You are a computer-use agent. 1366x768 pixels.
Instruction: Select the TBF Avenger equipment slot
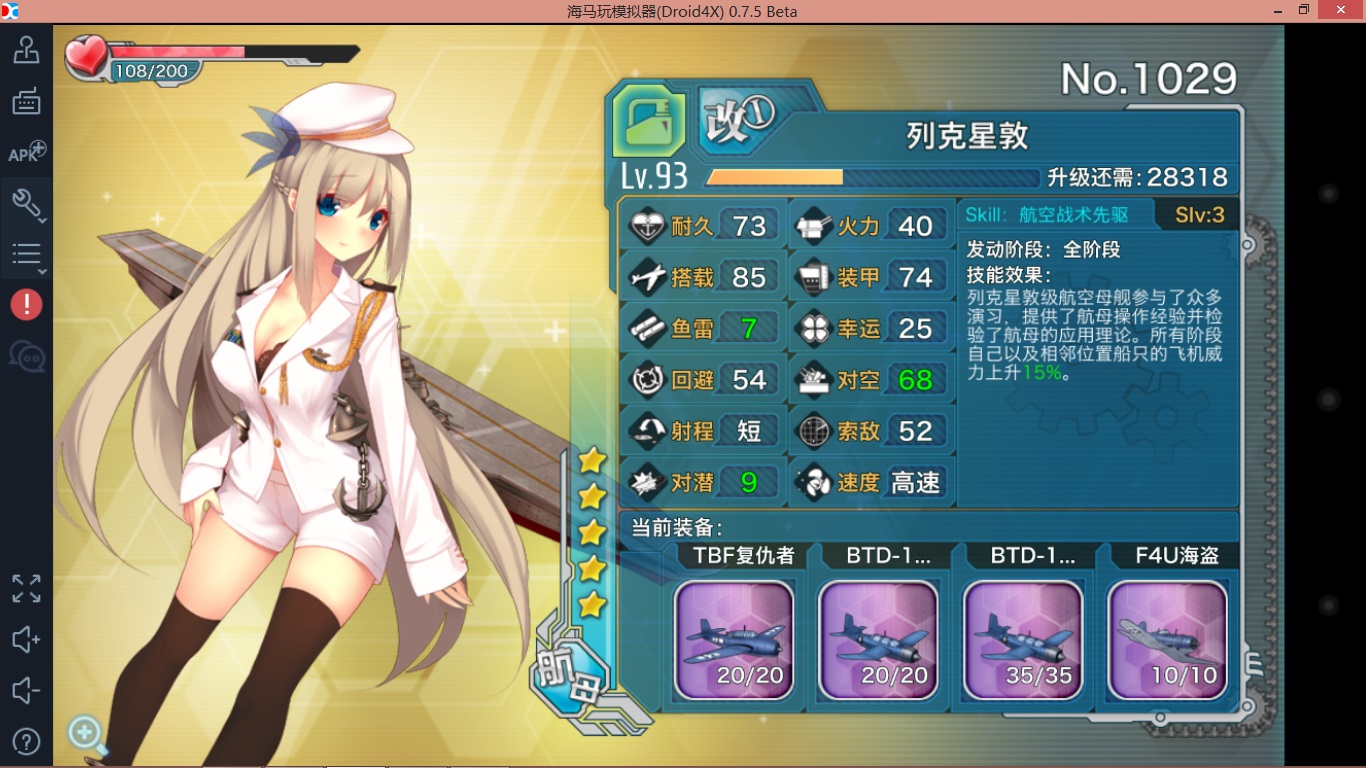(x=734, y=639)
